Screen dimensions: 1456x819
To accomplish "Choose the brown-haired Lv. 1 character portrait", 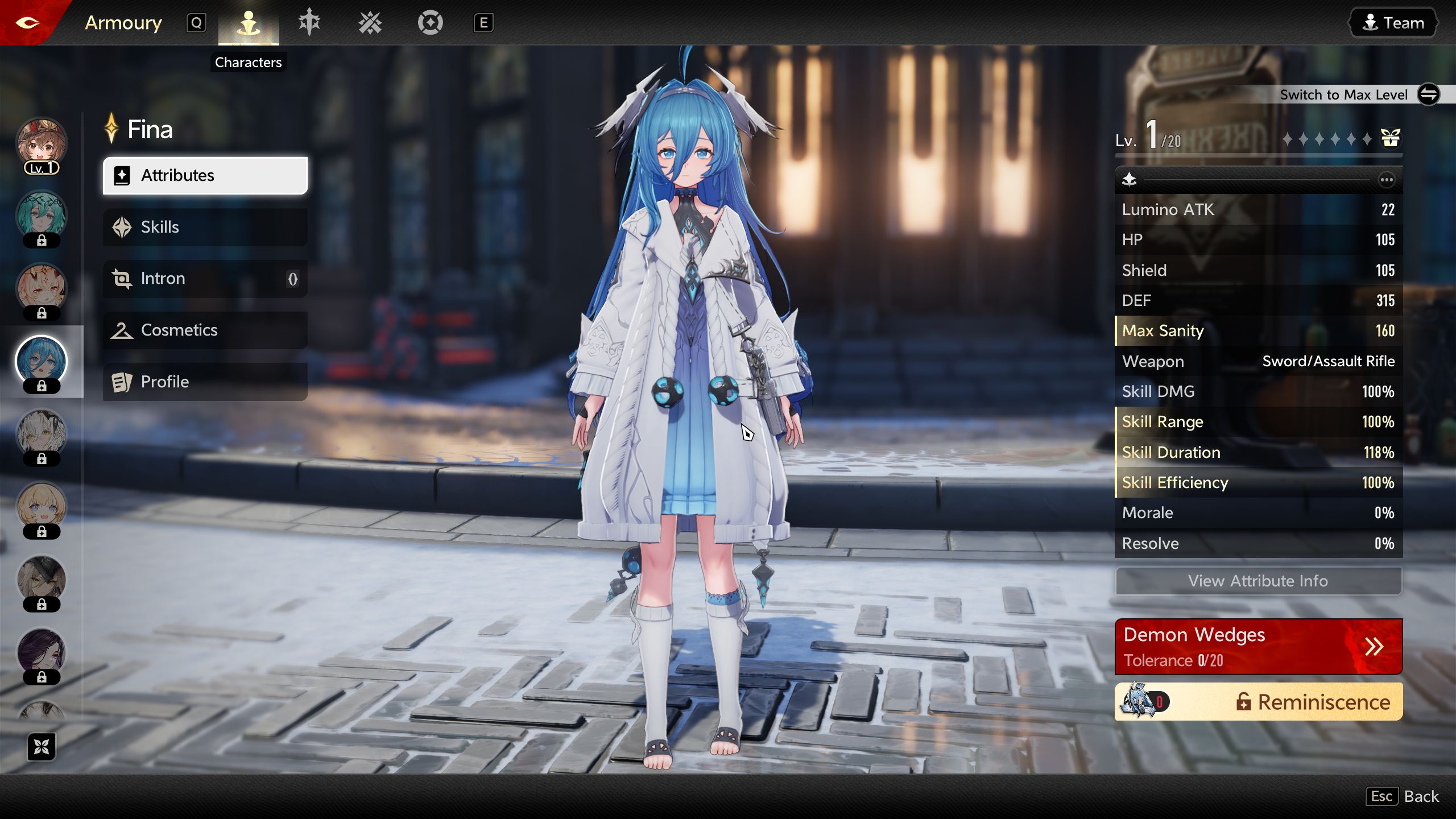I will click(42, 143).
